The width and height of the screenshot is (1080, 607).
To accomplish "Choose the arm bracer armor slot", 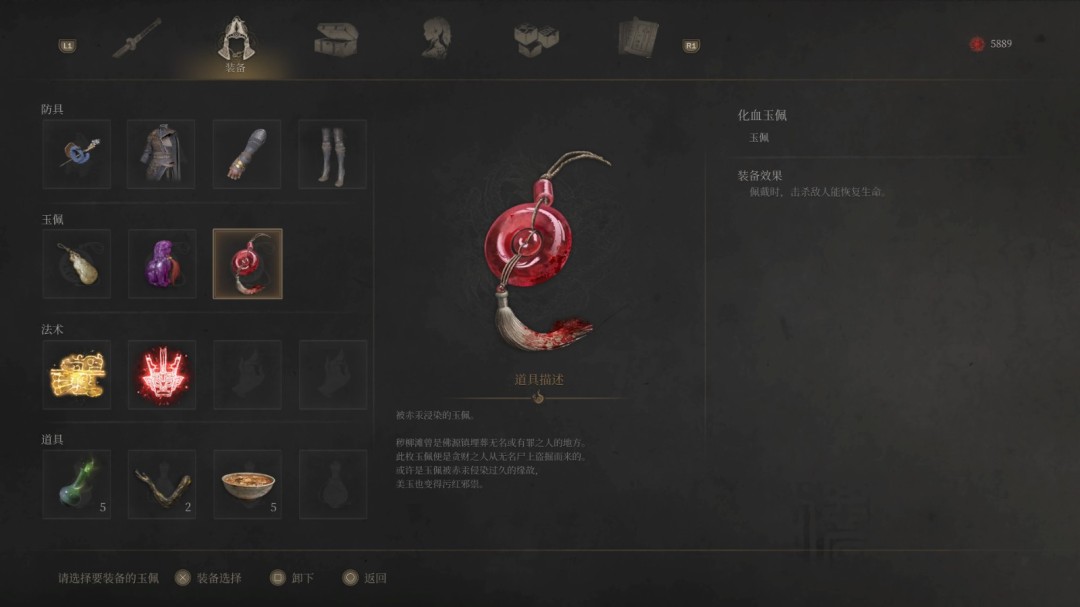I will [247, 154].
